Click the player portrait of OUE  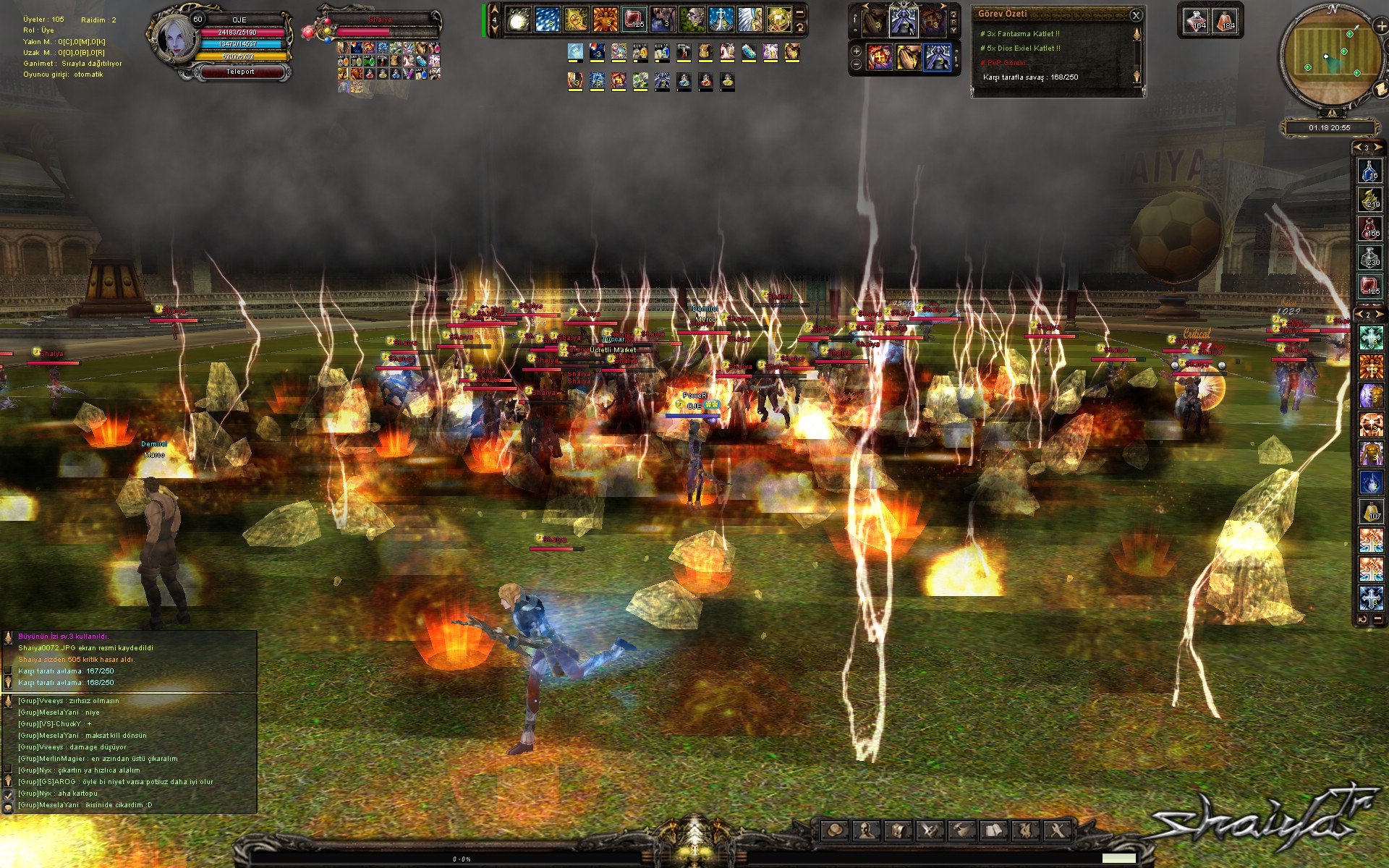pos(177,38)
